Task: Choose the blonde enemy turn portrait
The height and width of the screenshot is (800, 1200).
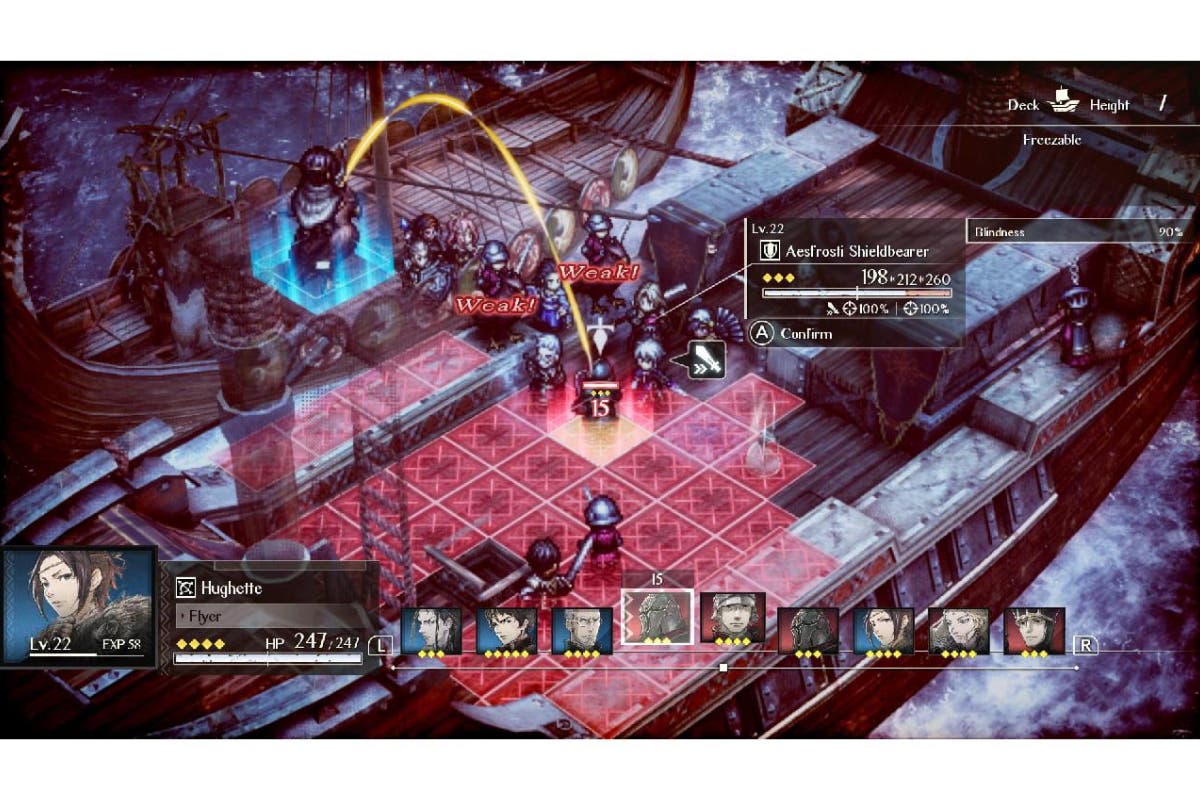Action: [959, 631]
